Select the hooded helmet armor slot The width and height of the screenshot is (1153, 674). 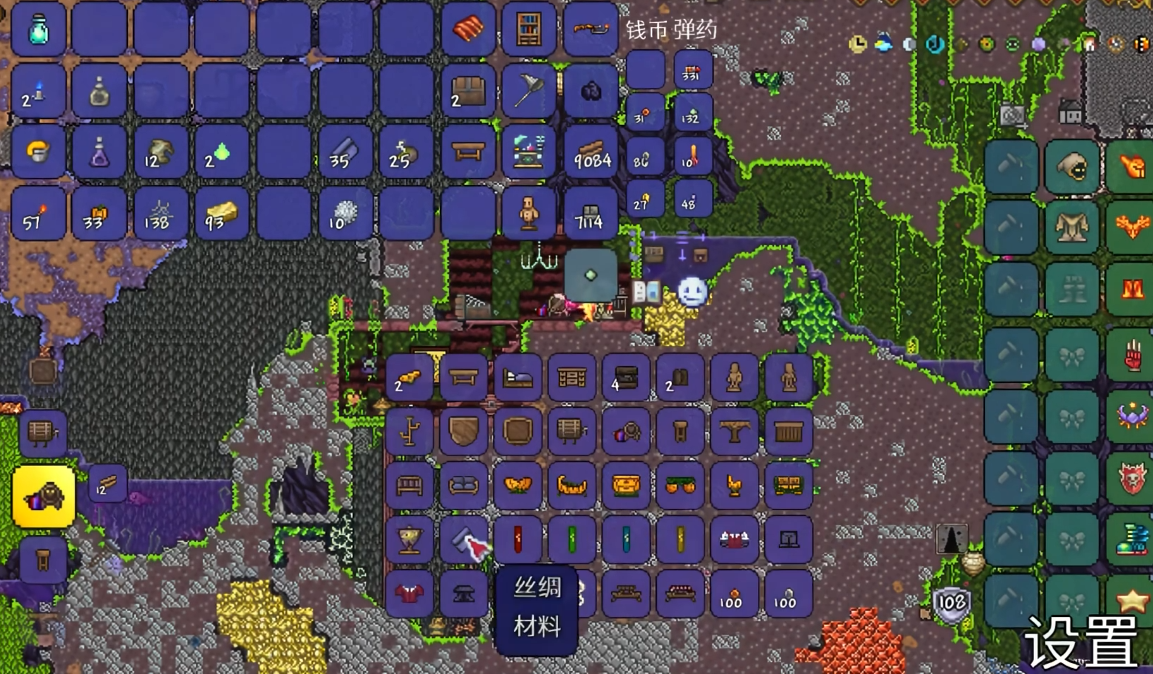pos(1072,168)
